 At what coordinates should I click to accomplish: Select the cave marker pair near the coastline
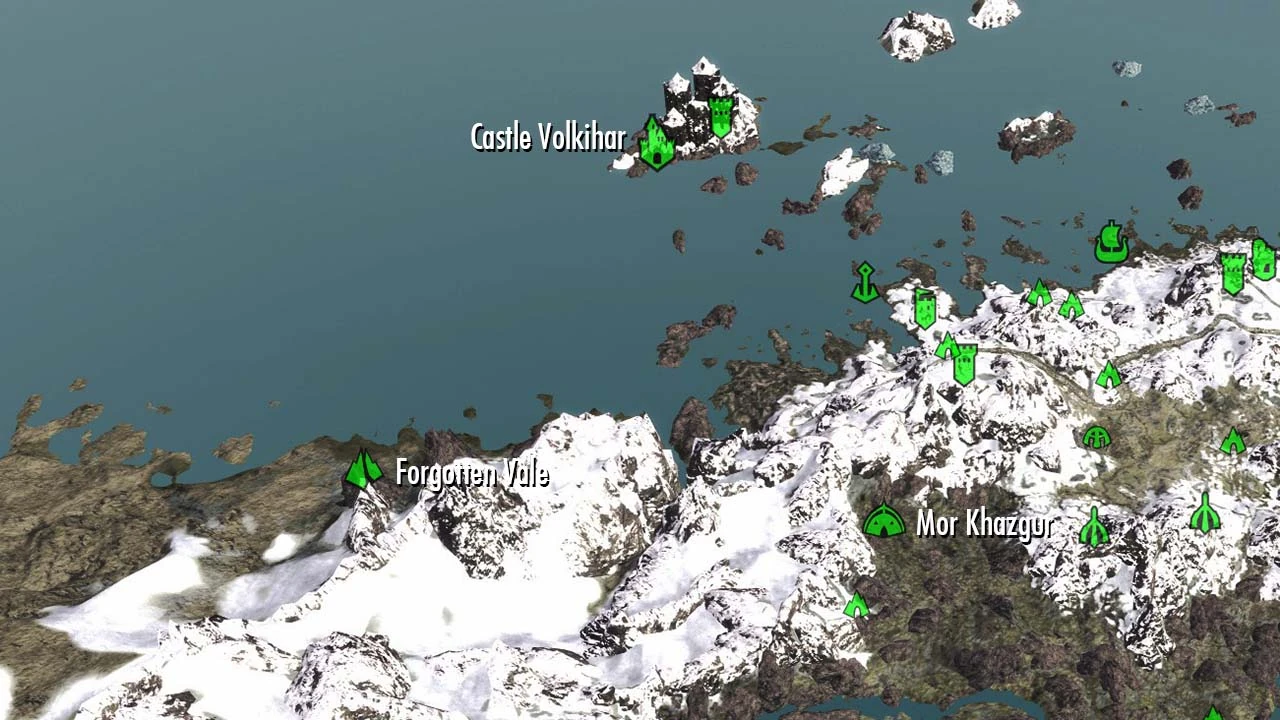[1039, 293]
